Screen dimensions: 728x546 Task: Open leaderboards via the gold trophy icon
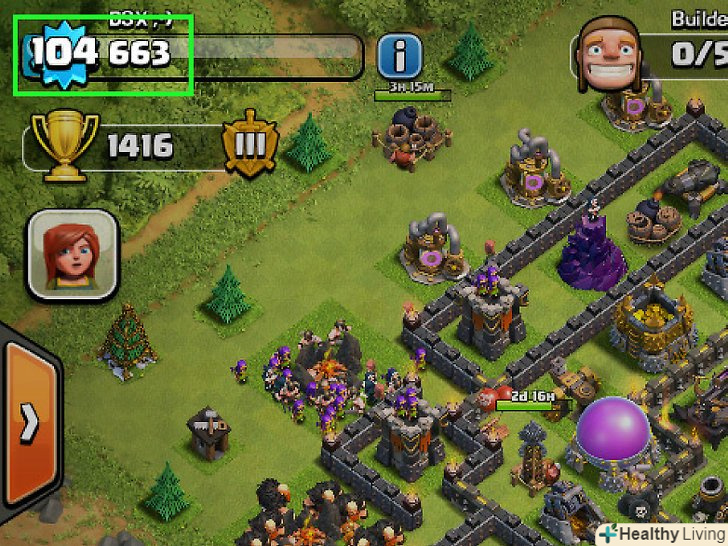[x=65, y=145]
